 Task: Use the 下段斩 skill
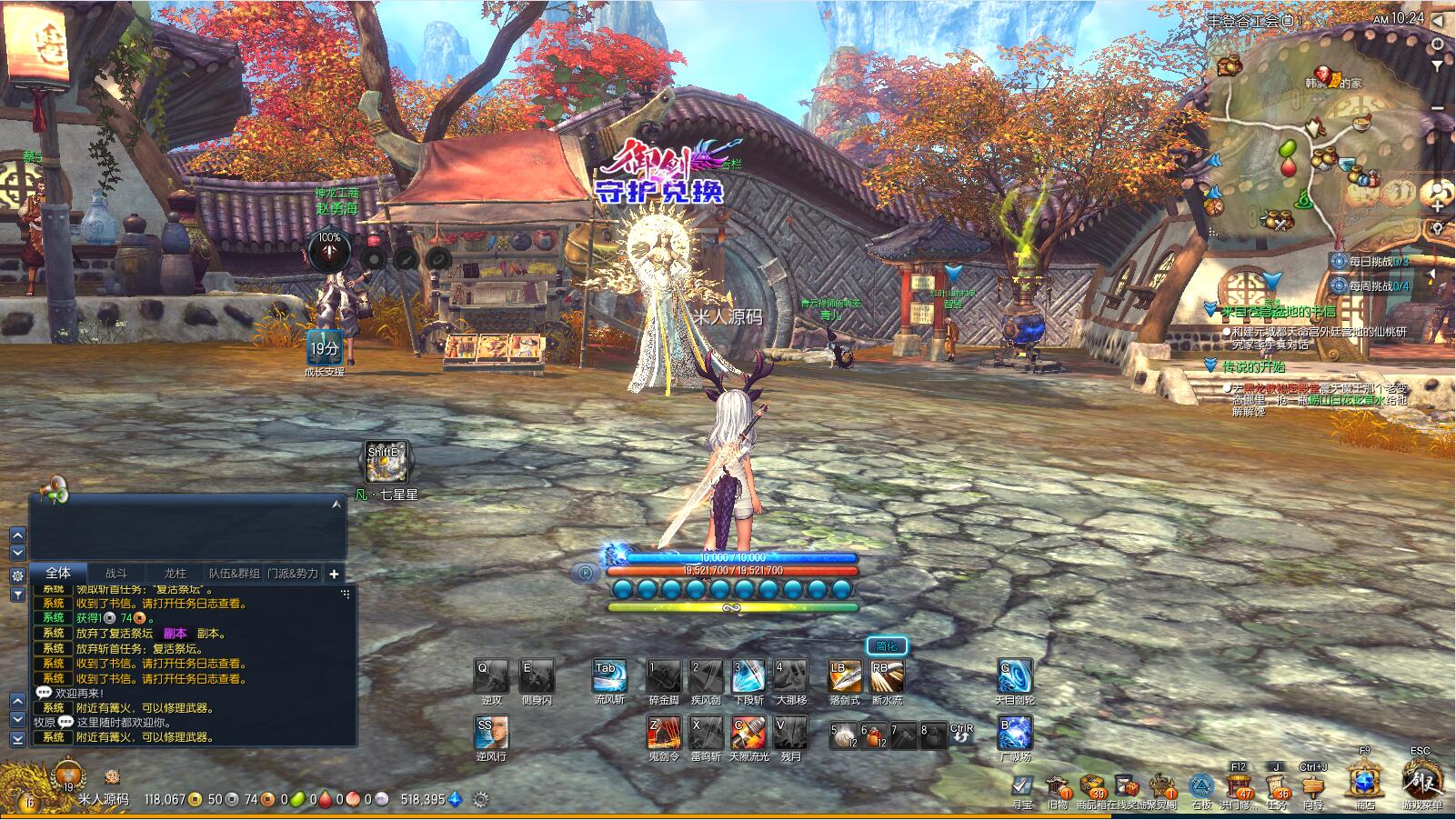coord(748,677)
